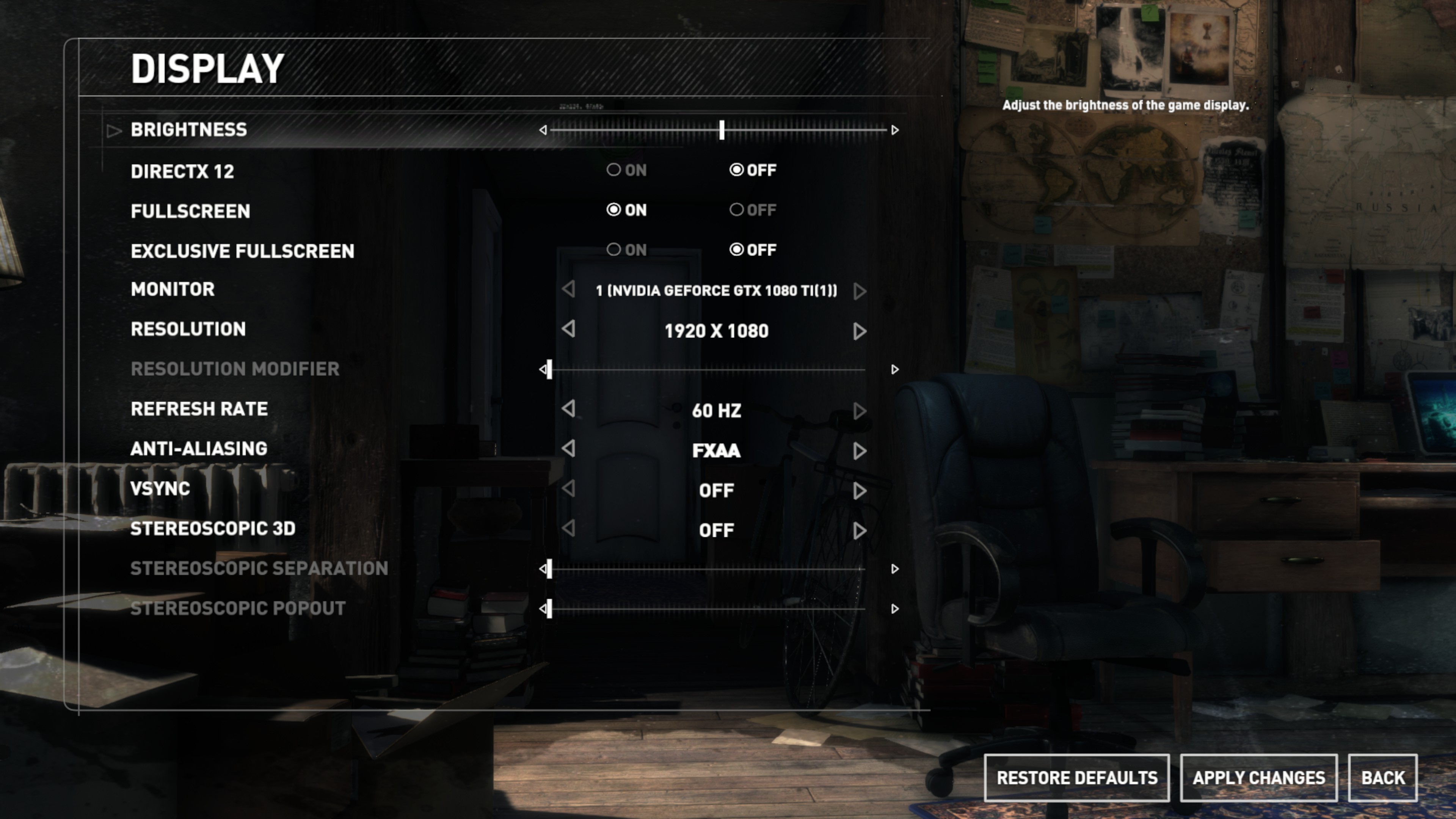
Task: Select previous refresh rate option
Action: (x=569, y=409)
